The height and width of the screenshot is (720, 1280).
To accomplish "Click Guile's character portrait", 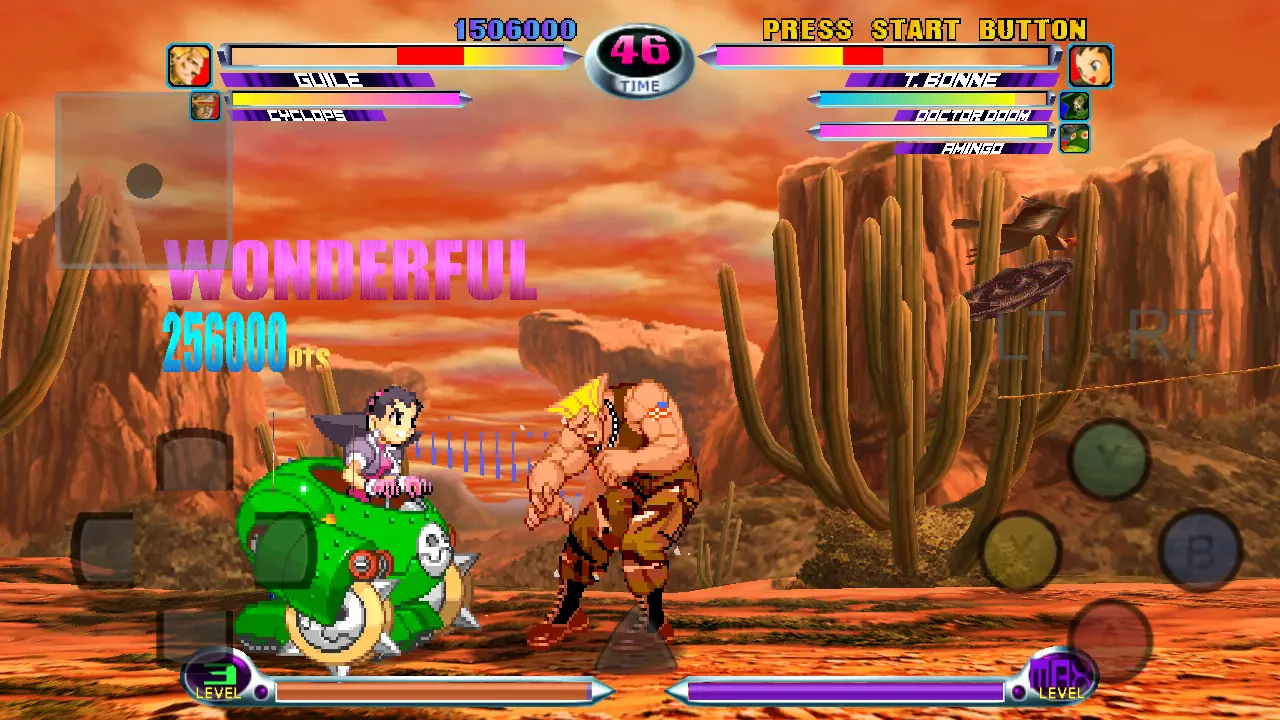I will (x=189, y=65).
